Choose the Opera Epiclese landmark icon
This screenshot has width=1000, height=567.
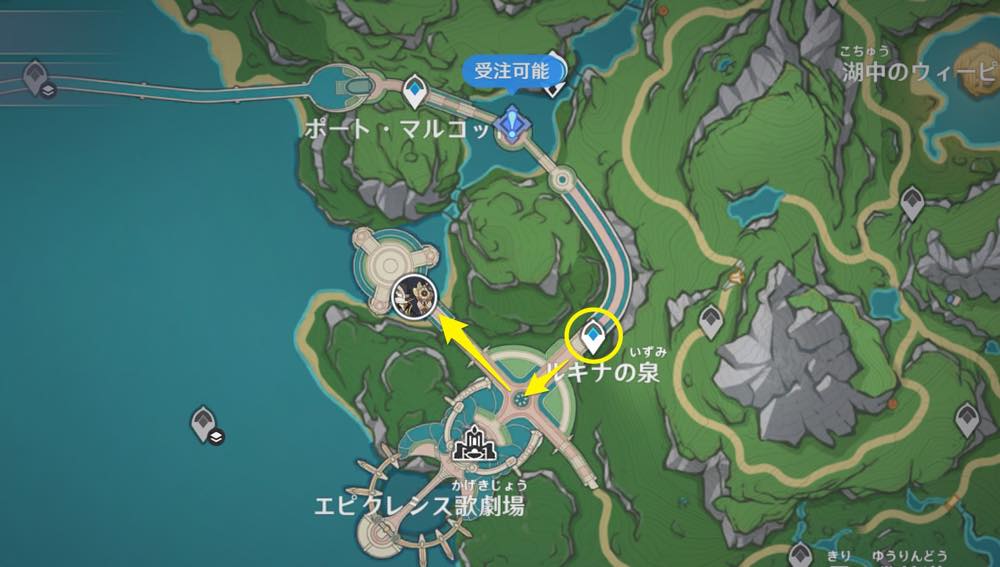click(x=470, y=449)
